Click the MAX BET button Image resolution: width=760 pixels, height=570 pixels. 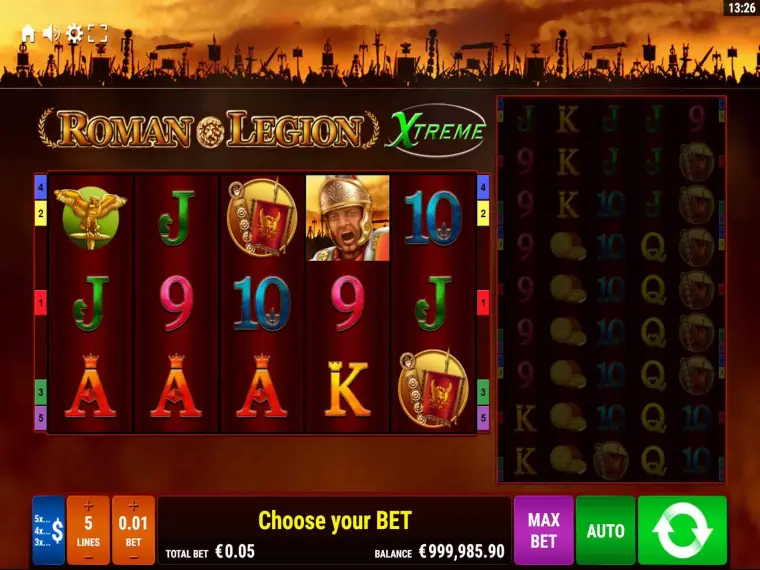pos(543,530)
